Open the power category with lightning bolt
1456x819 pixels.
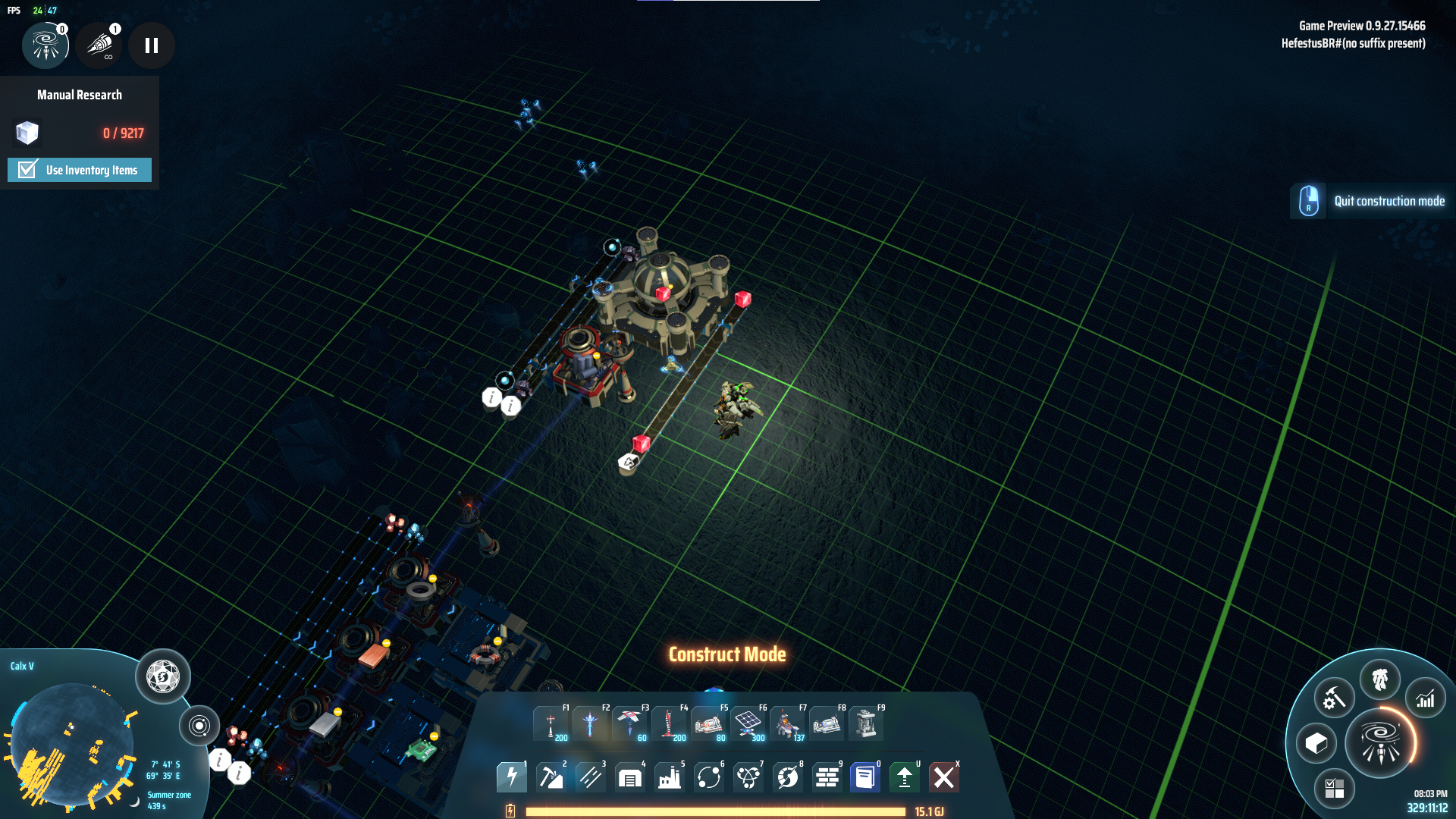[x=512, y=777]
